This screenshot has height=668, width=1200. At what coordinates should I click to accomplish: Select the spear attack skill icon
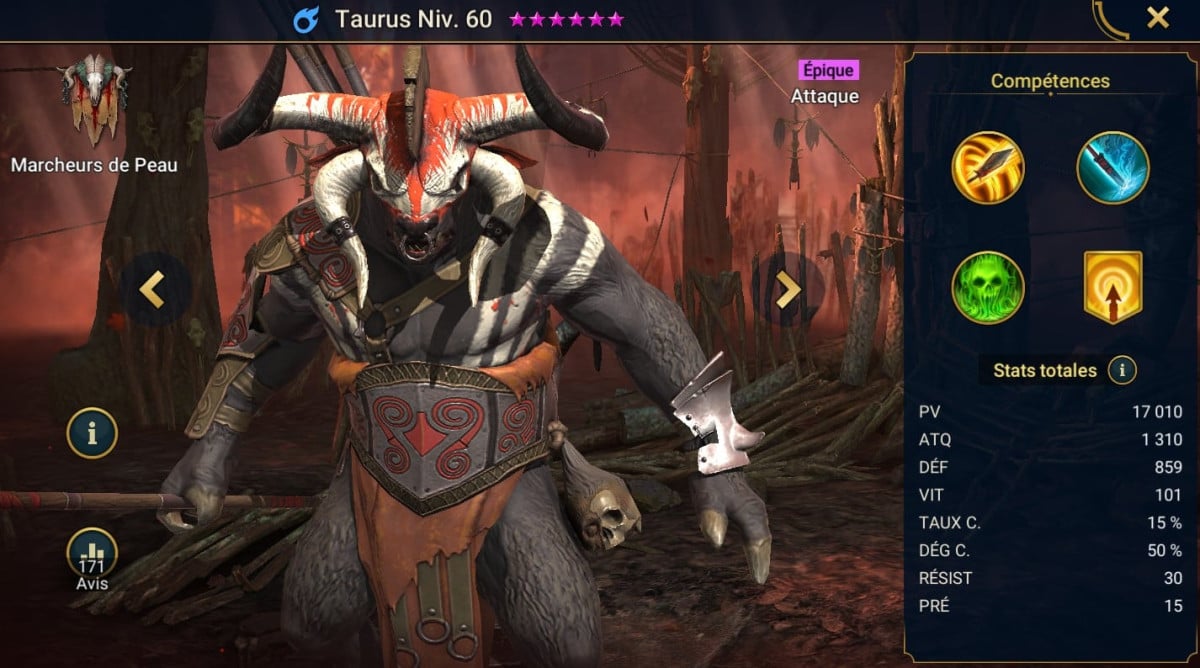pyautogui.click(x=987, y=167)
